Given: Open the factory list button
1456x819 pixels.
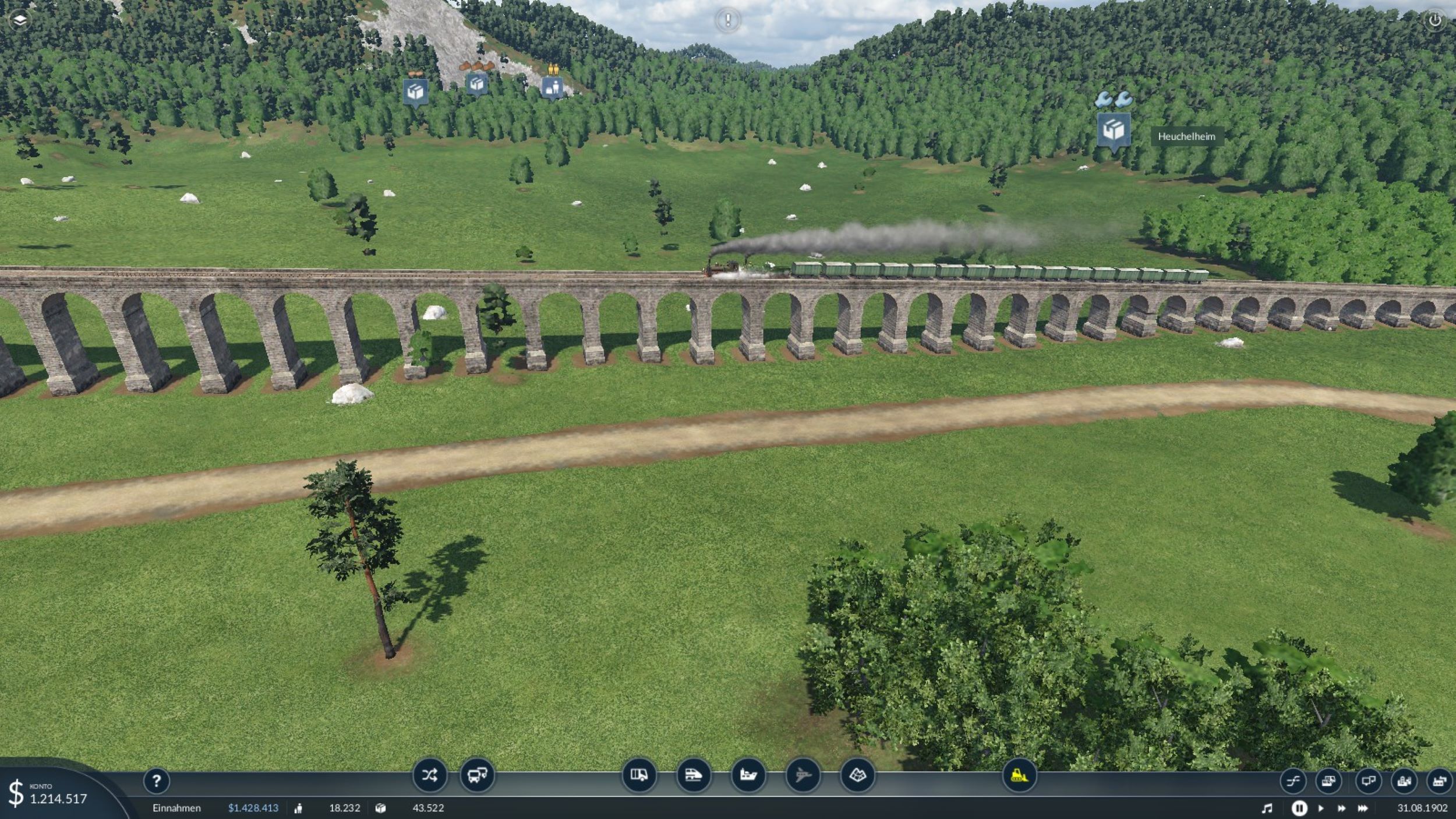Looking at the screenshot, I should click(x=1440, y=781).
